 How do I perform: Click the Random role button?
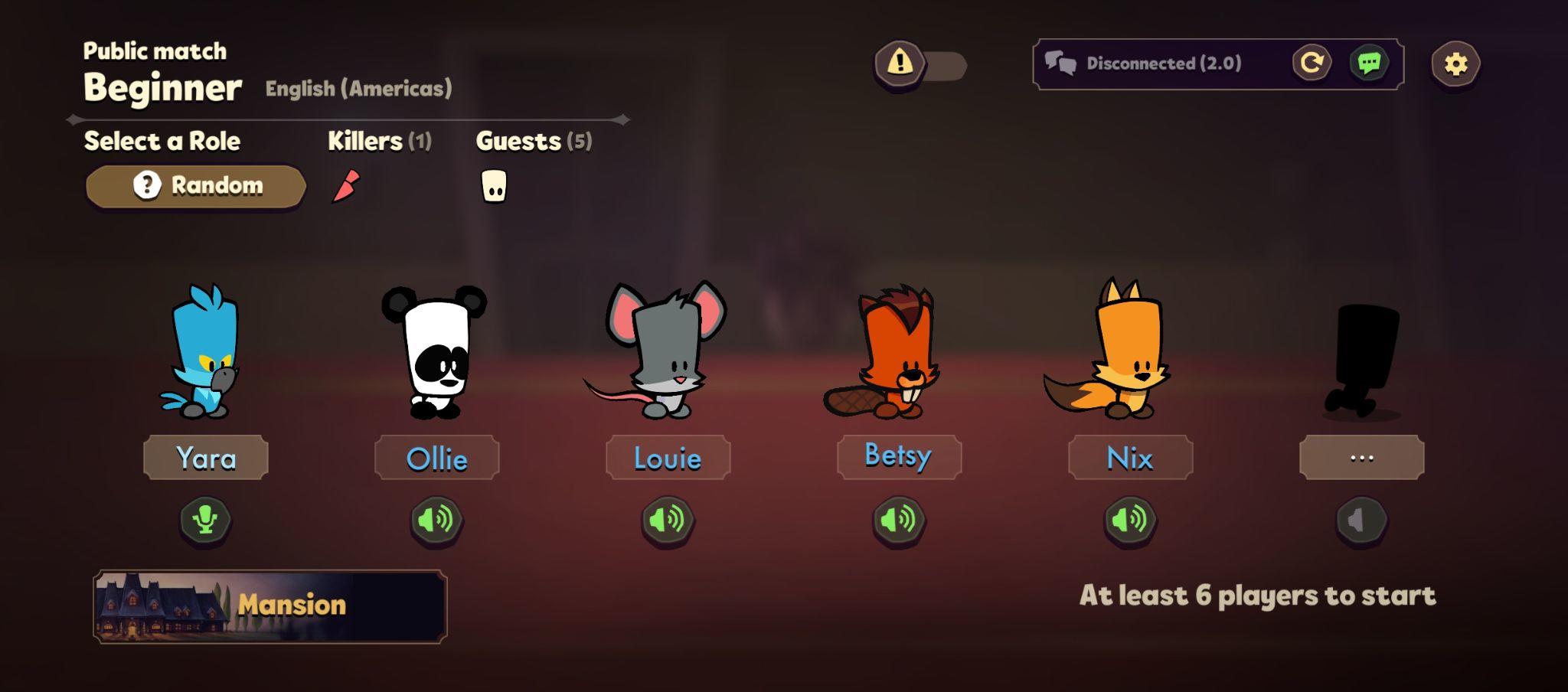[x=195, y=184]
